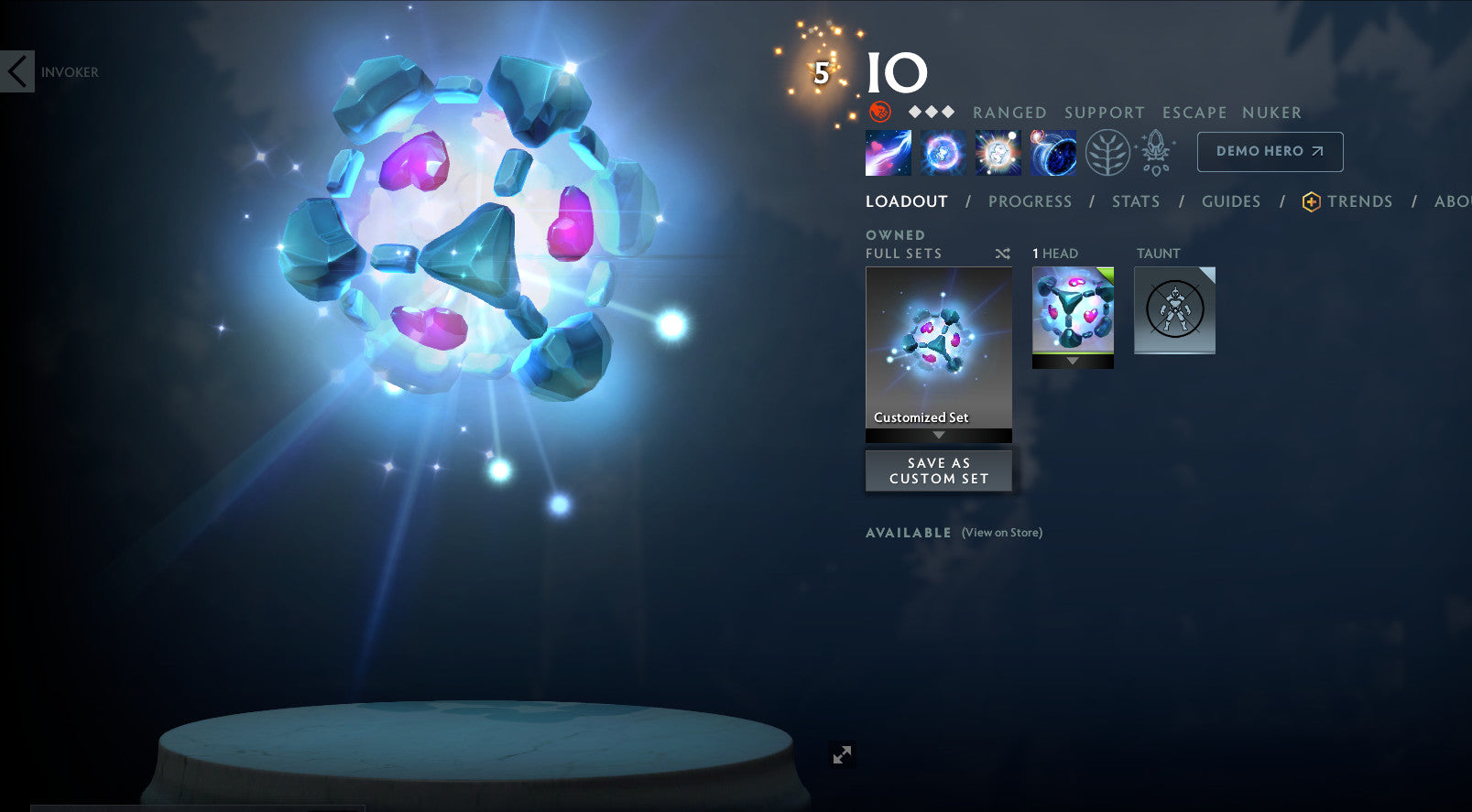Expand the Trends hexagon badge menu
The image size is (1472, 812).
(x=1310, y=201)
